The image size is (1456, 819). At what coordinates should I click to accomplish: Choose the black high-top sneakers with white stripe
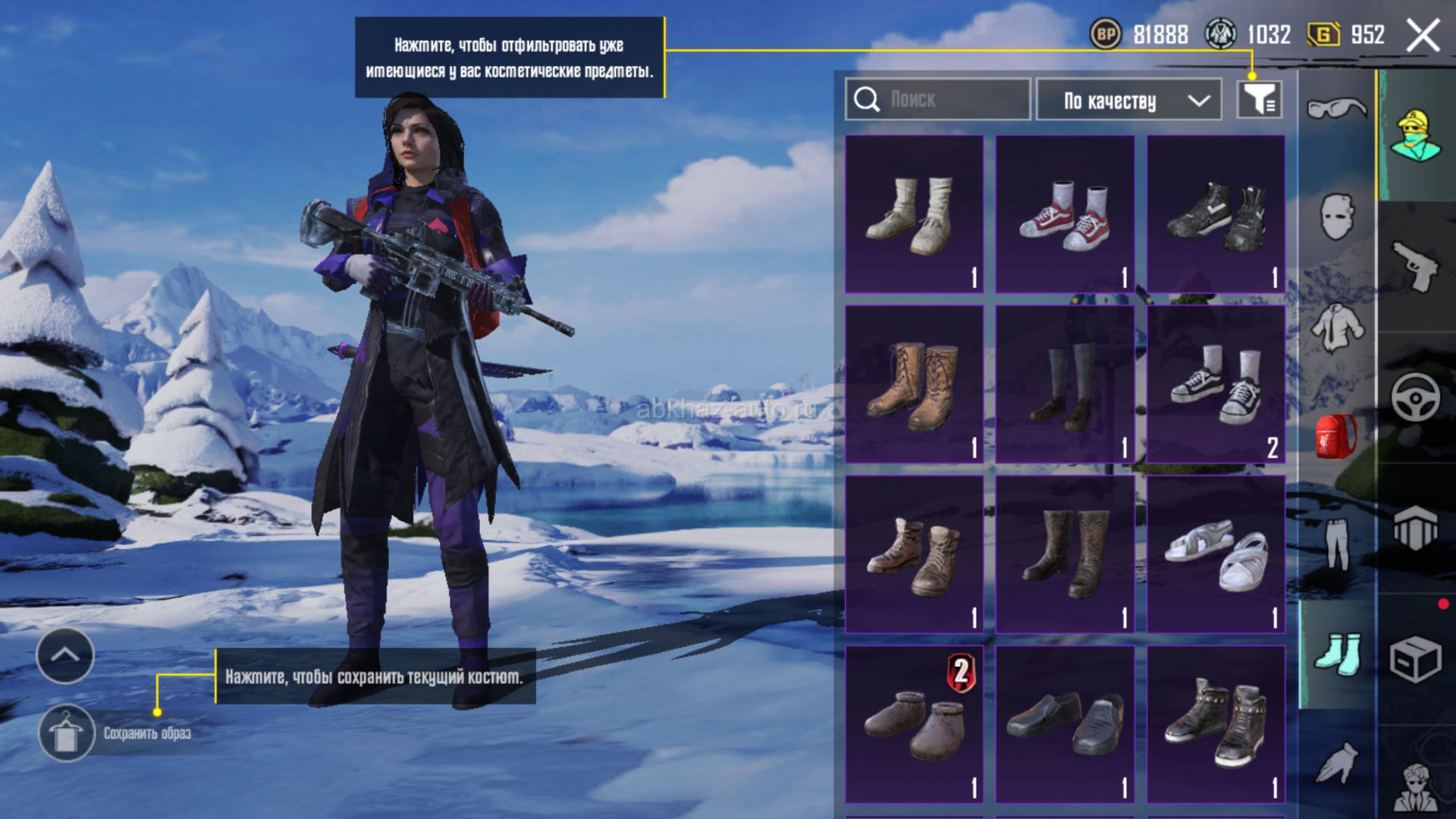pyautogui.click(x=1216, y=214)
